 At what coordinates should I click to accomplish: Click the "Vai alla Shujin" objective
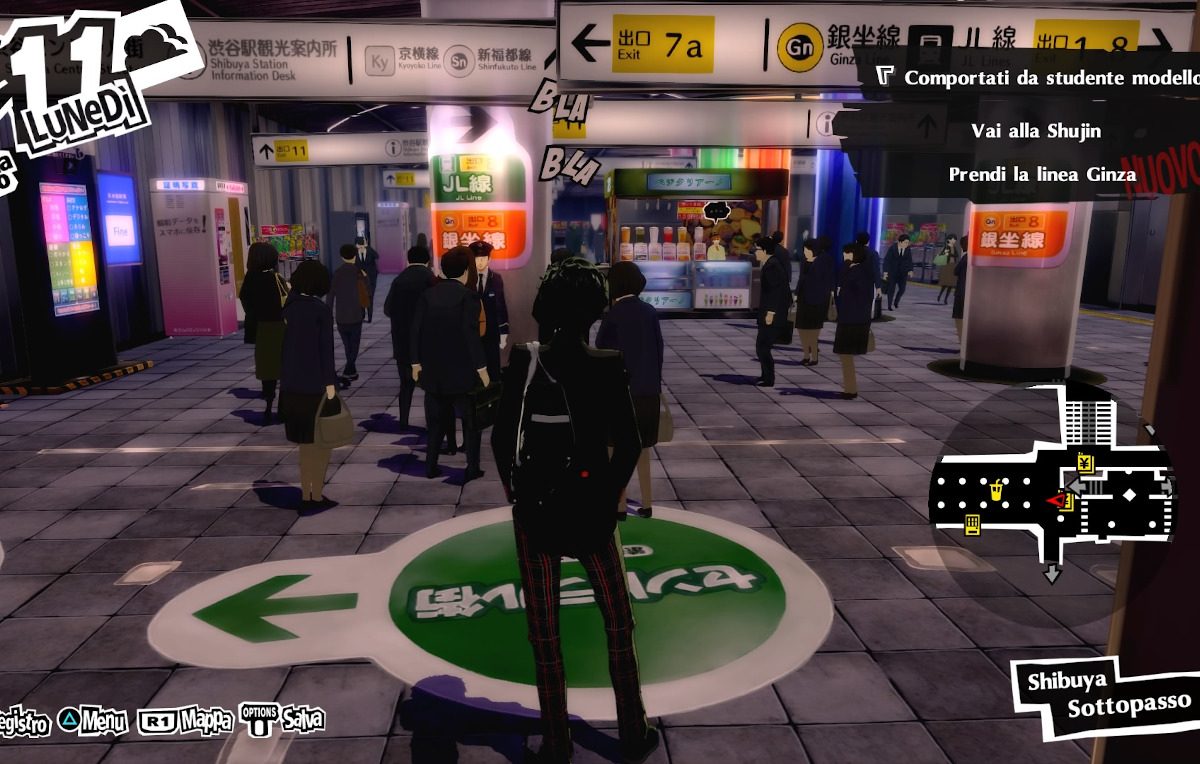(1035, 131)
